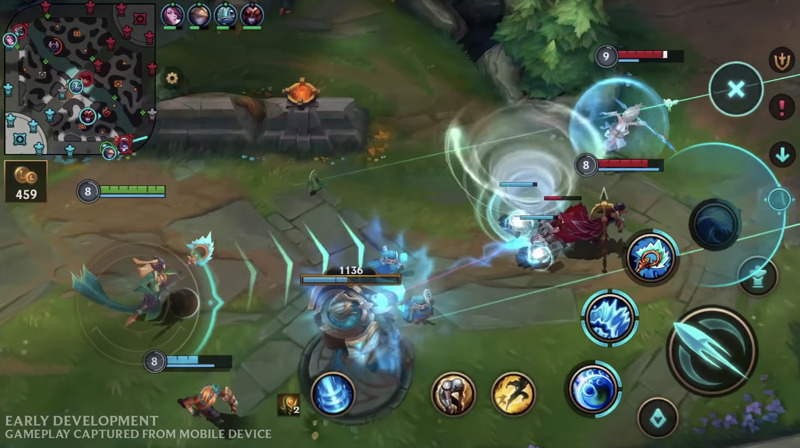800x448 pixels.
Task: Tap the large basic attack button
Action: (x=712, y=350)
